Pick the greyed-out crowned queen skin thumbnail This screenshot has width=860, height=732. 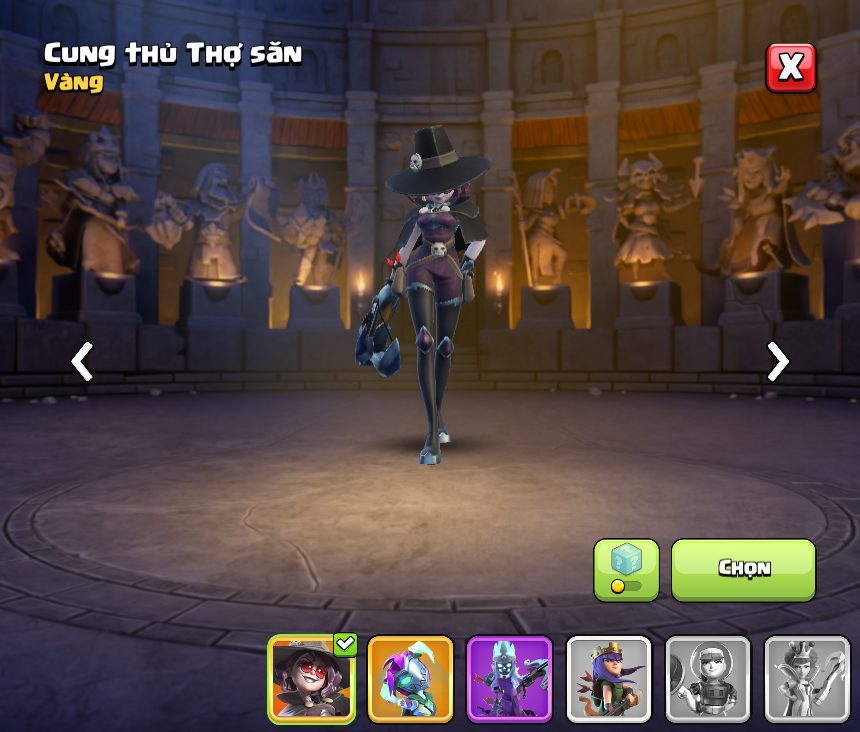806,679
